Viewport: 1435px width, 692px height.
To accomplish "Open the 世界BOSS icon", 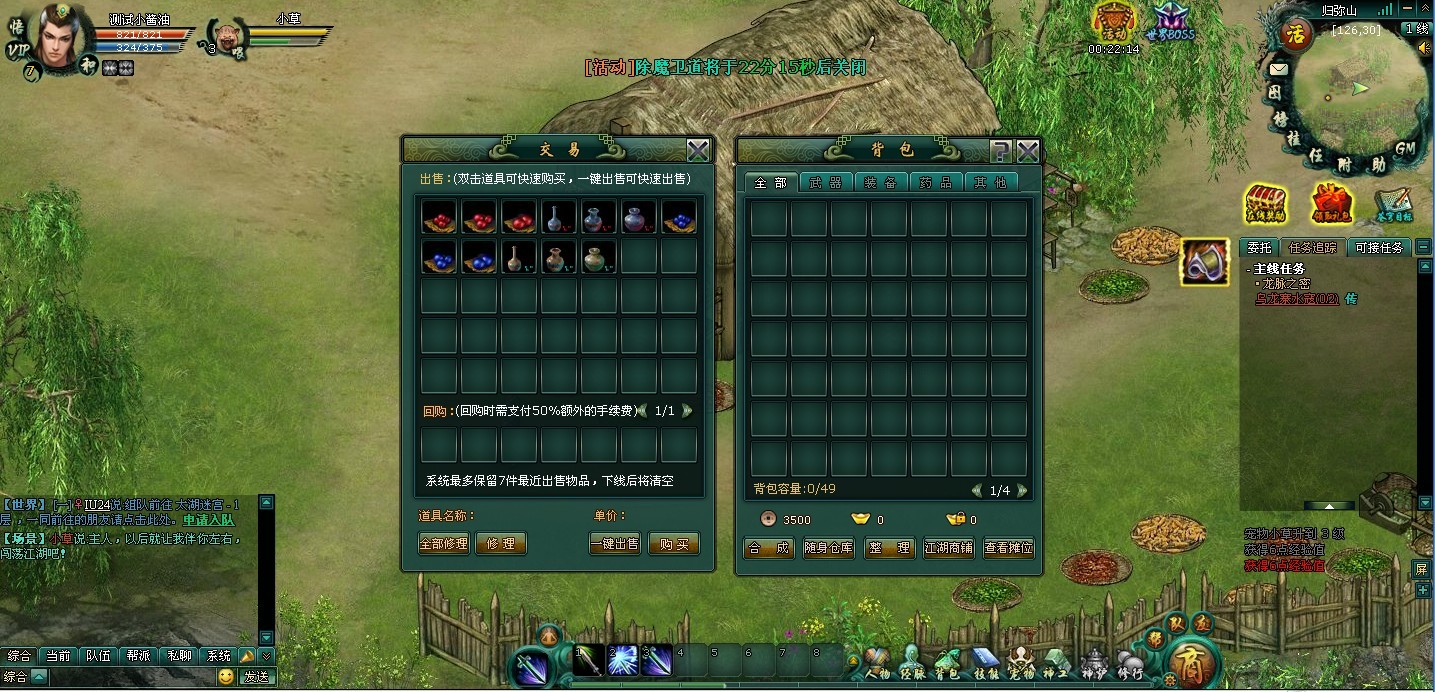I will click(1170, 21).
